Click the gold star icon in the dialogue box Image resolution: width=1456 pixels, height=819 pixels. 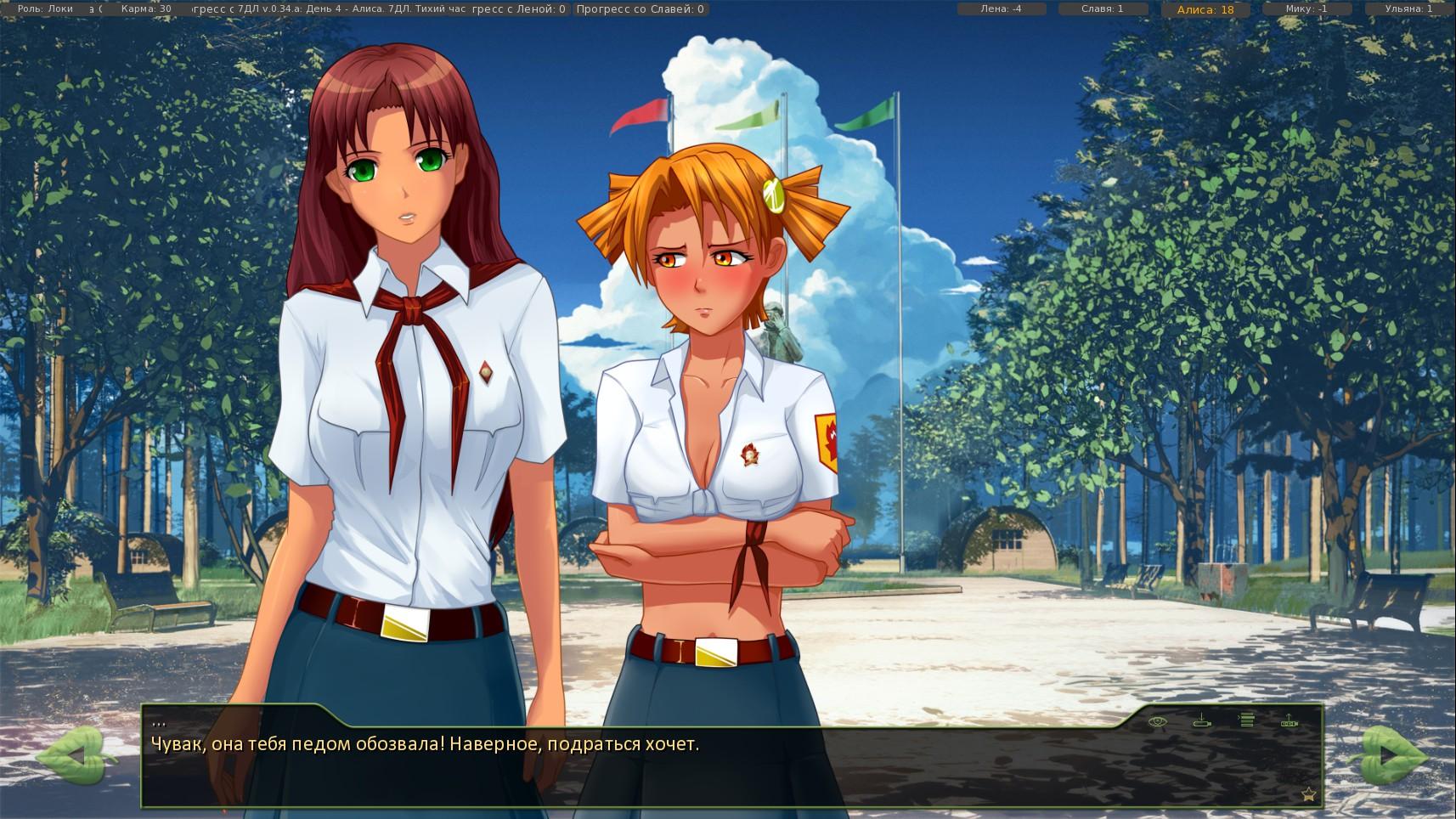tap(1308, 794)
